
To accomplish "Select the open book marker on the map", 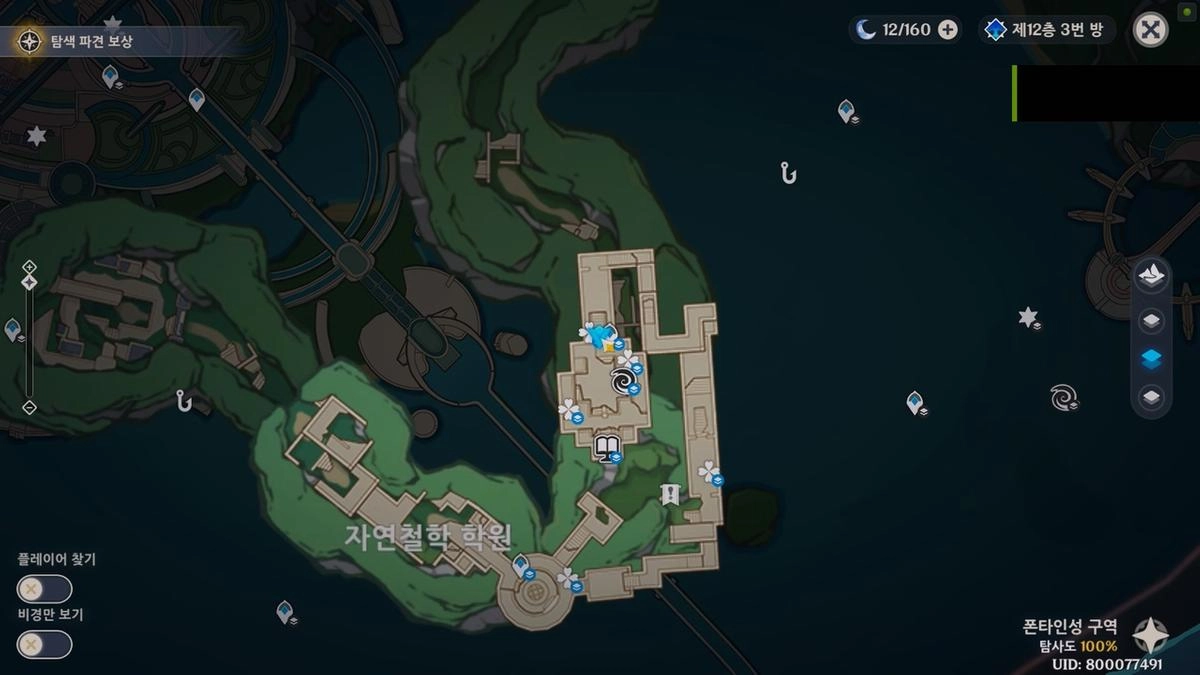I will (x=606, y=446).
